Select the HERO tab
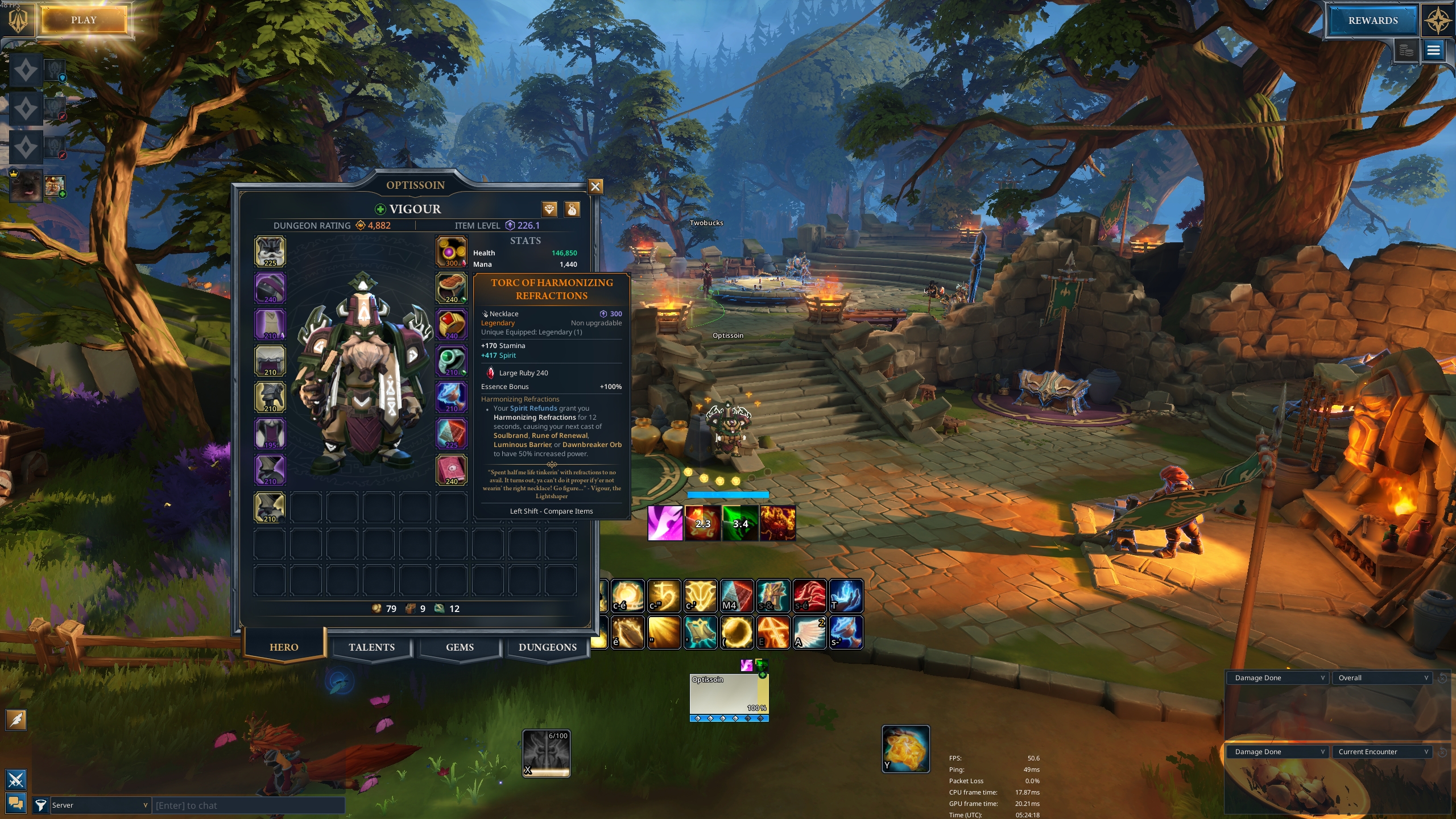This screenshot has height=819, width=1456. [284, 647]
